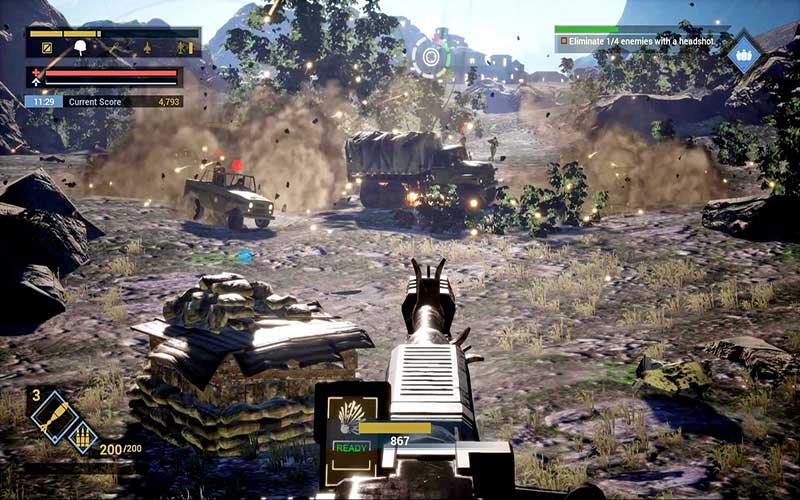Click the circular target objective marker
Screen dimensions: 800x500
click(x=431, y=58)
